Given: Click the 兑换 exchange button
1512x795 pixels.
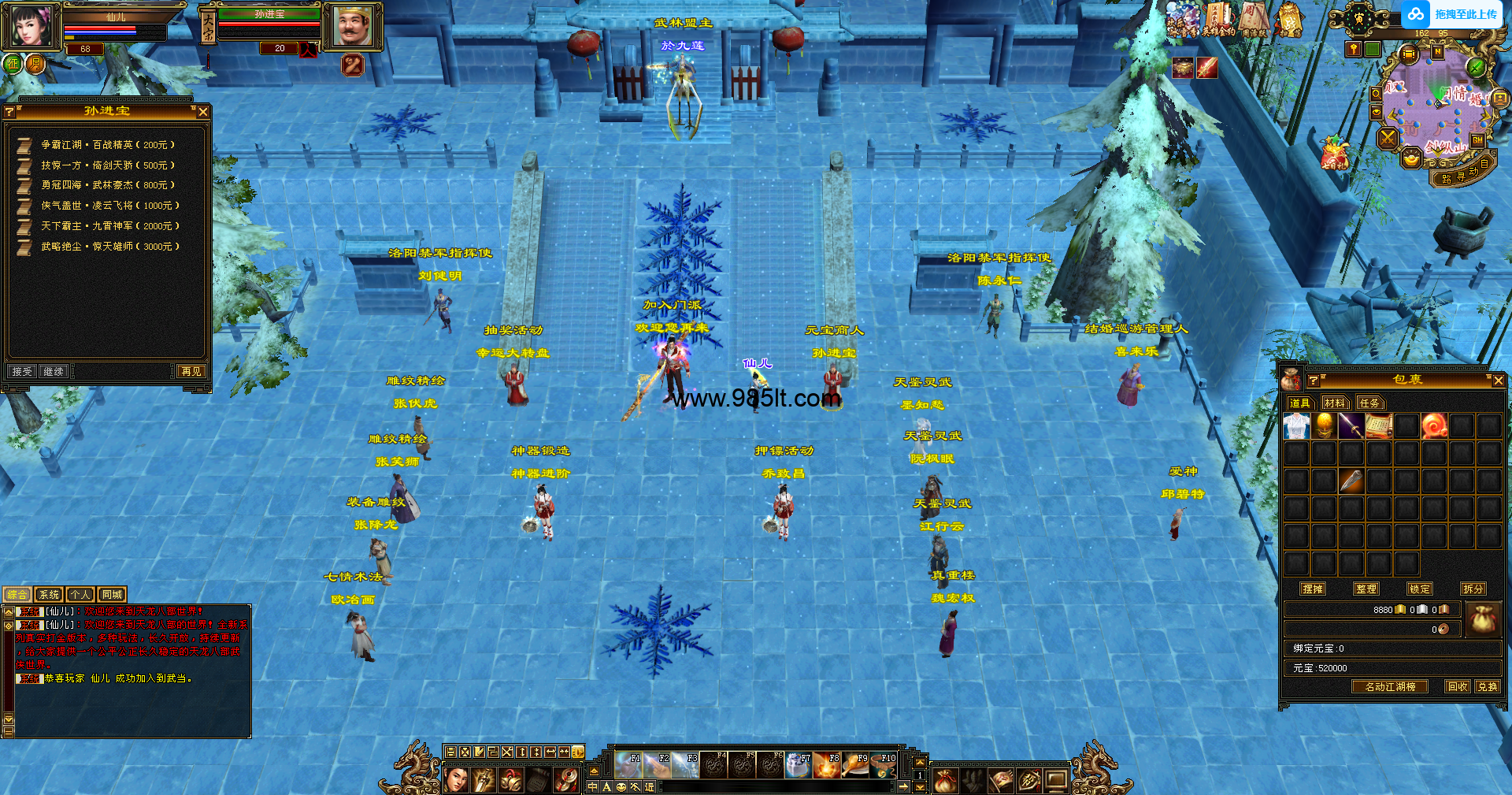Looking at the screenshot, I should pyautogui.click(x=1487, y=686).
